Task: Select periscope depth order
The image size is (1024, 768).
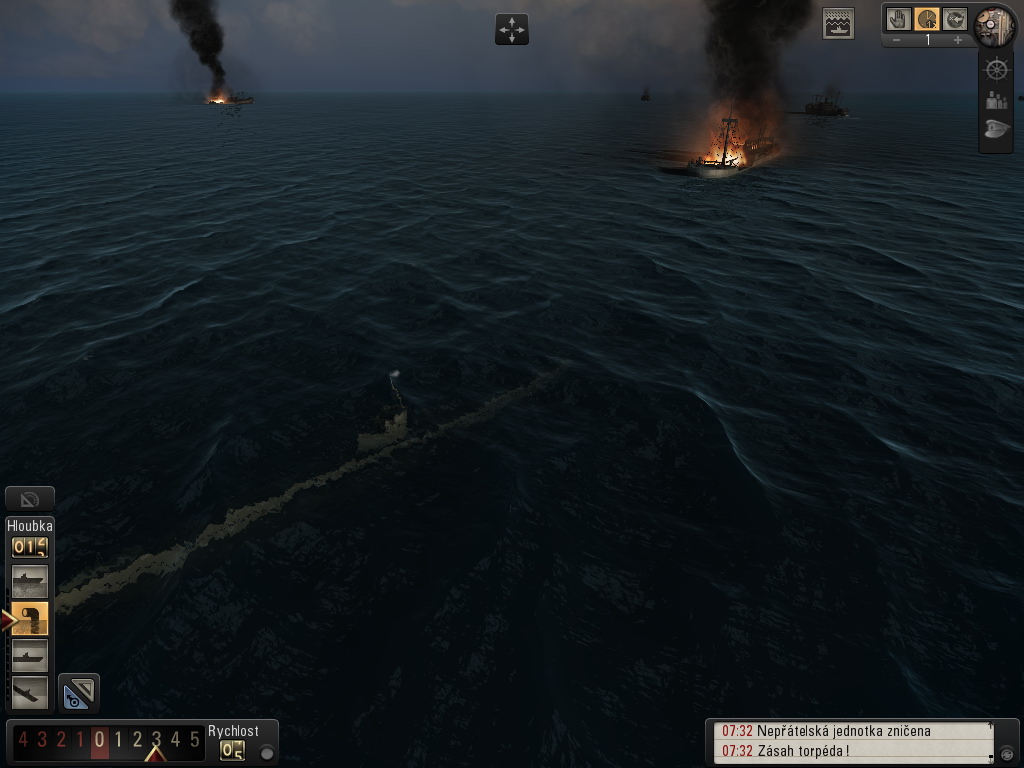Action: [30, 619]
